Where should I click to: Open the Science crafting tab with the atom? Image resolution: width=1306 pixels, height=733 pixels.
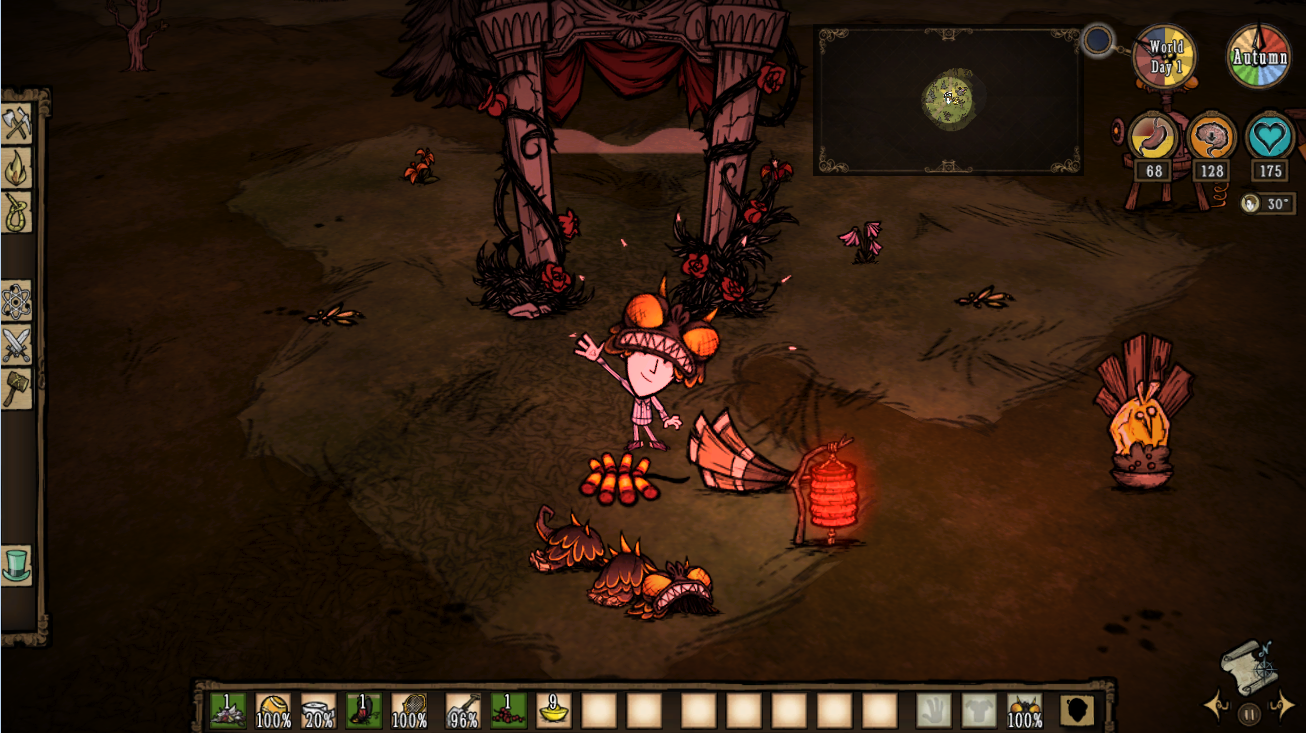click(x=17, y=300)
